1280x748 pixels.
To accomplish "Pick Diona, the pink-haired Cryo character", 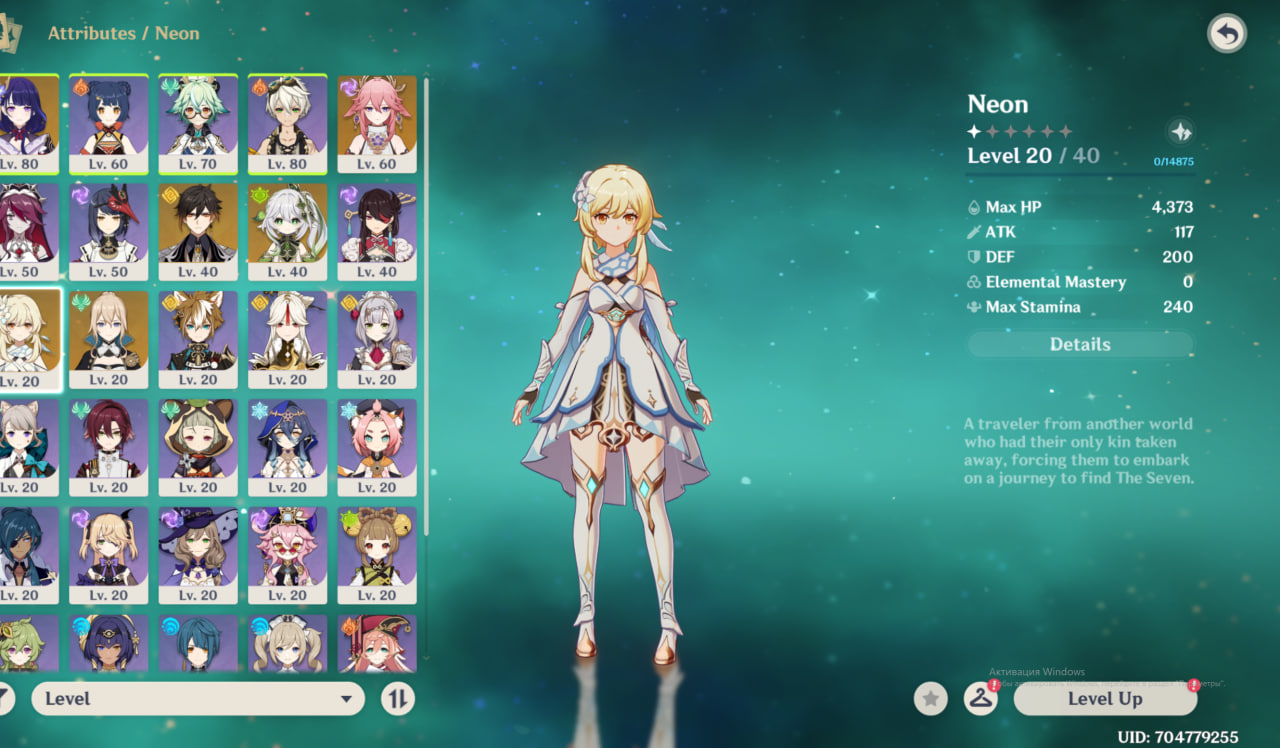I will 377,447.
